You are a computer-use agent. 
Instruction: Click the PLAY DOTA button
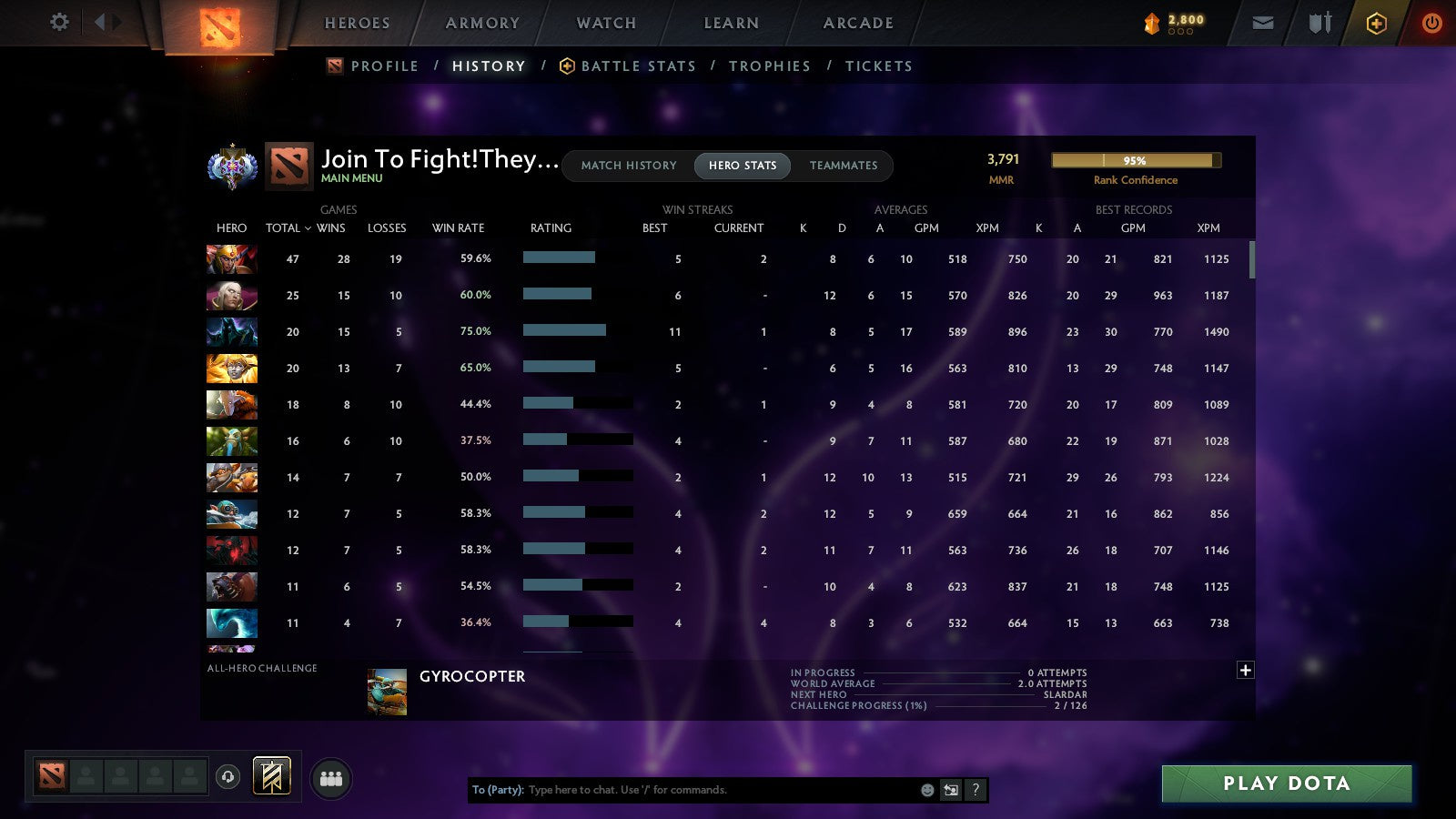(1286, 783)
